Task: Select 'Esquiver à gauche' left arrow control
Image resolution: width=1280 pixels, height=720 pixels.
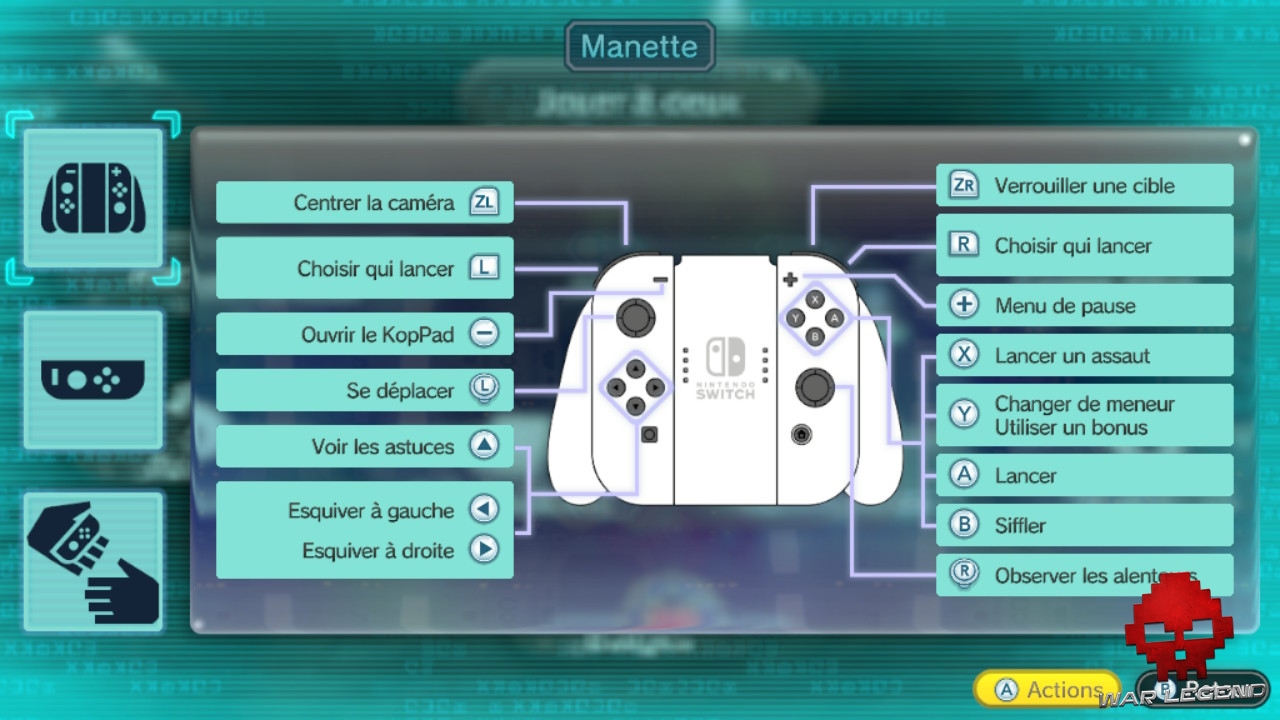Action: [485, 510]
